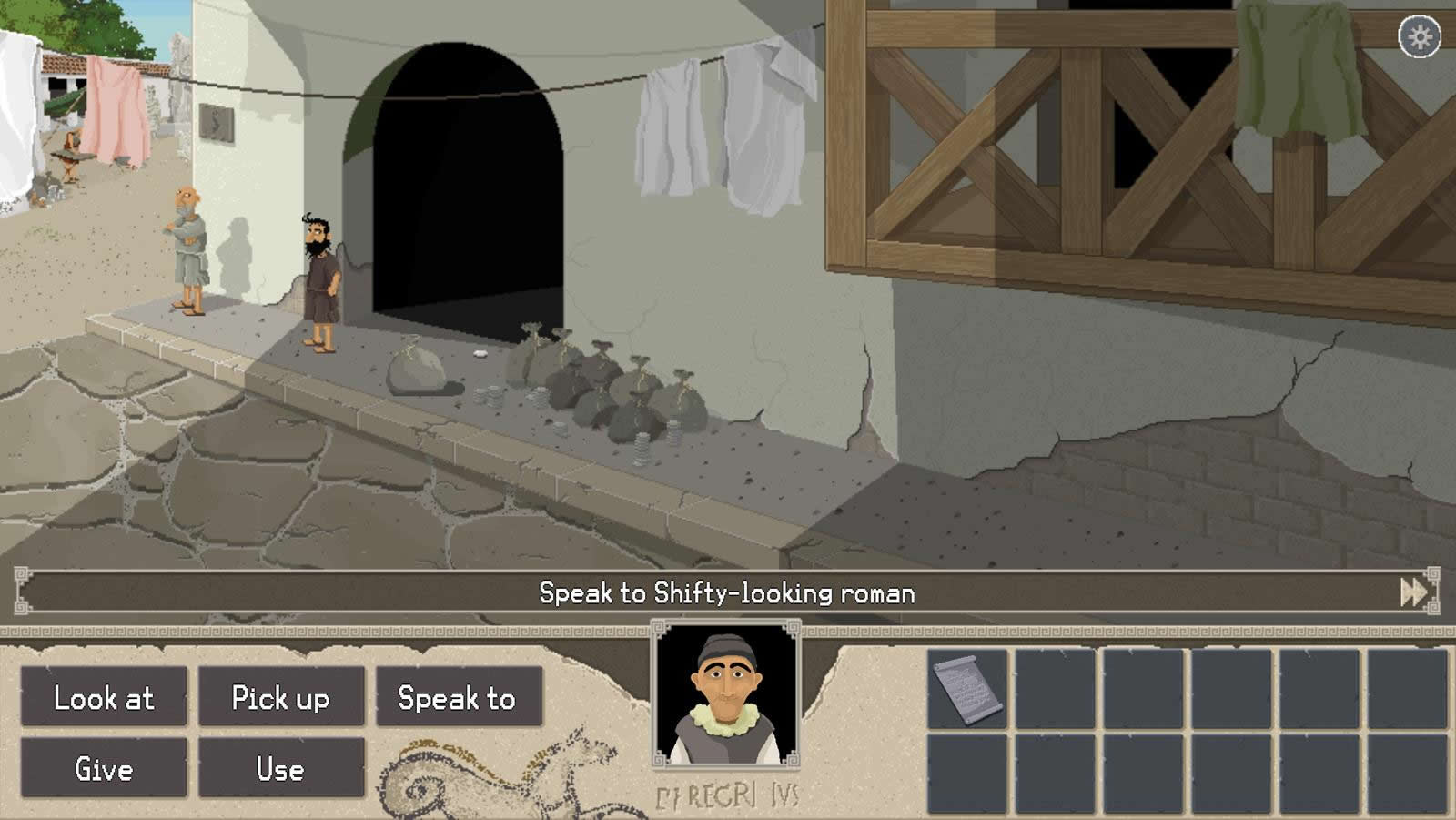The width and height of the screenshot is (1456, 820).
Task: Open settings via the gear icon
Action: coord(1420,37)
